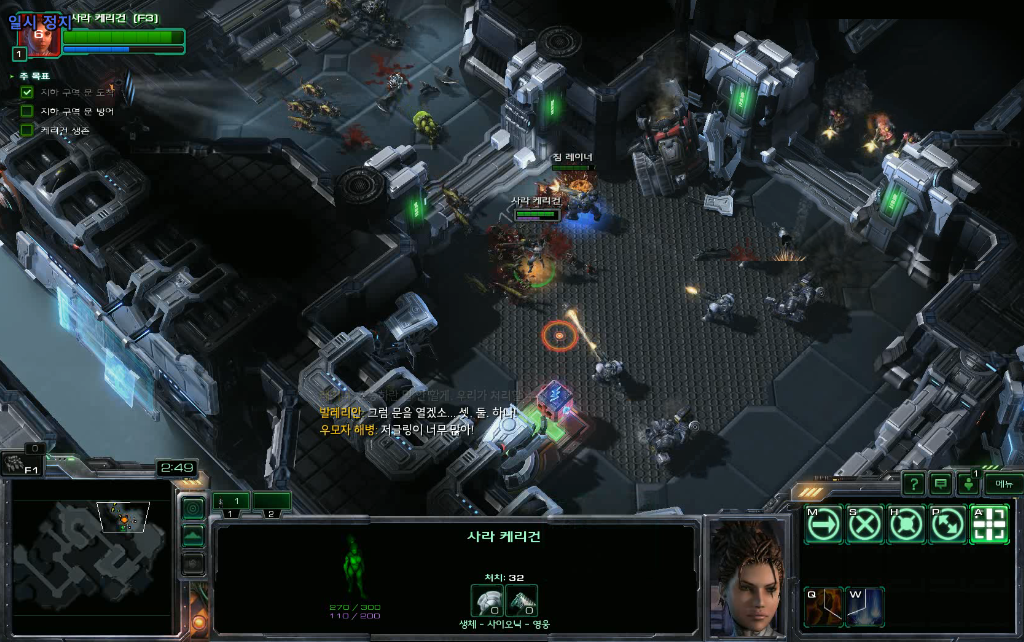Use Kerrigan's W ability icon

[864, 606]
